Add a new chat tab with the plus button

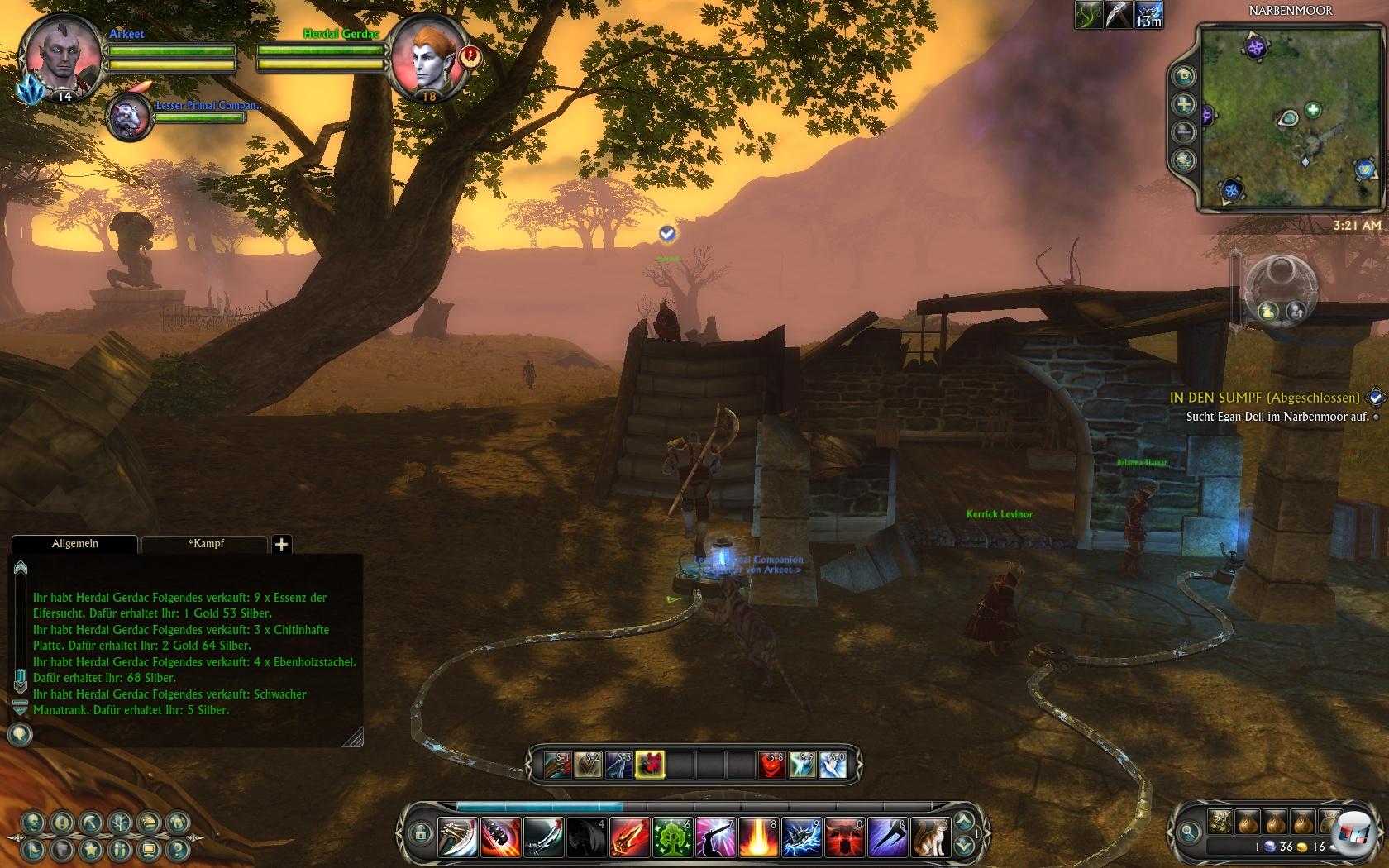pos(281,544)
